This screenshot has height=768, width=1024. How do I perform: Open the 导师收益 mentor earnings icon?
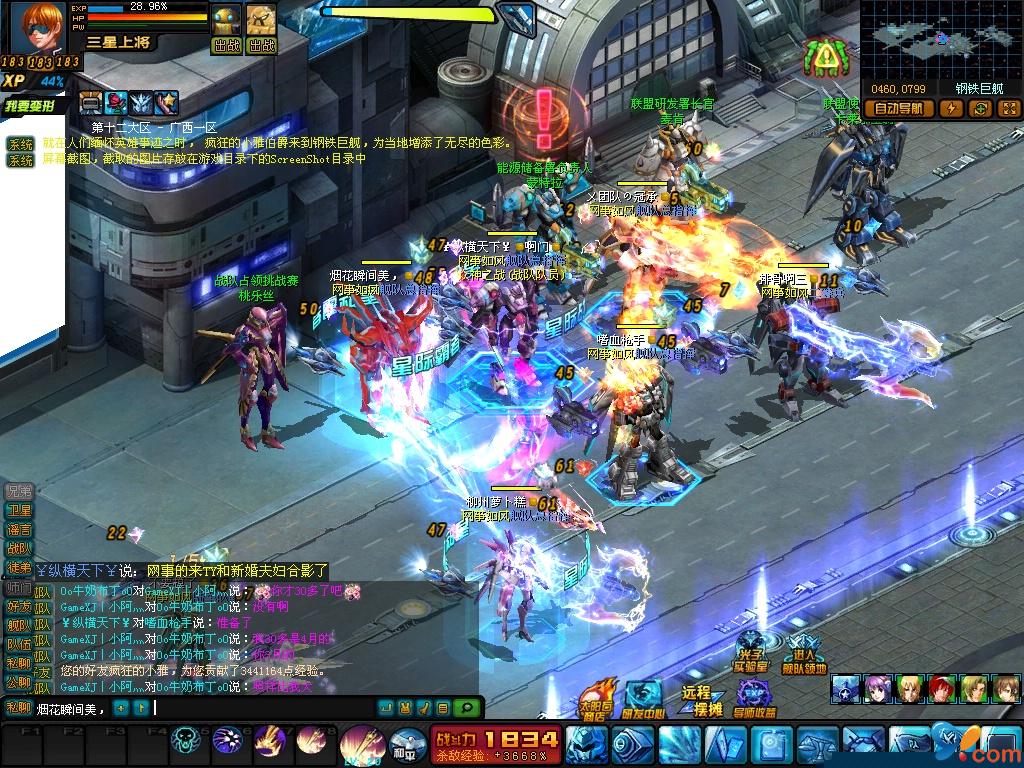[x=755, y=698]
